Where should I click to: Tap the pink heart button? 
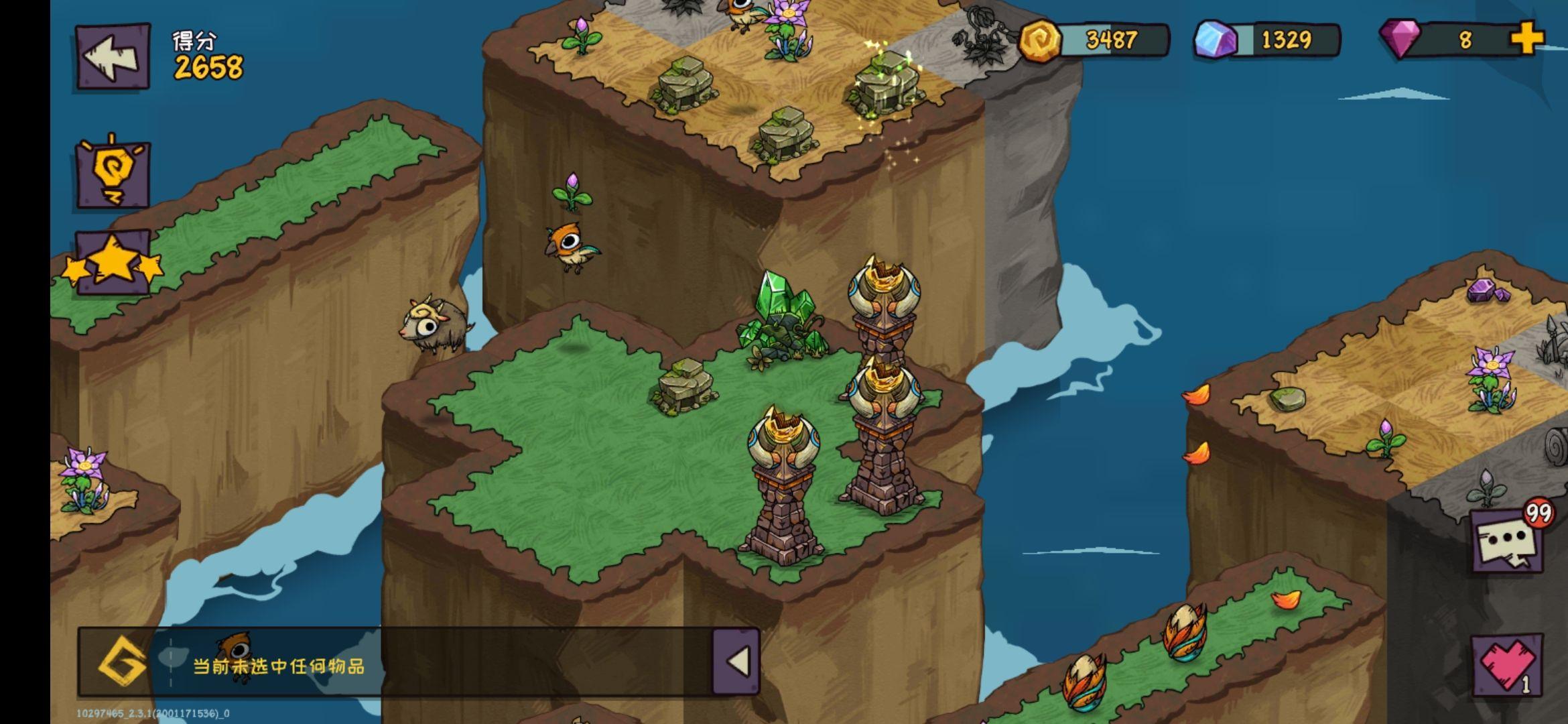coord(1506,665)
